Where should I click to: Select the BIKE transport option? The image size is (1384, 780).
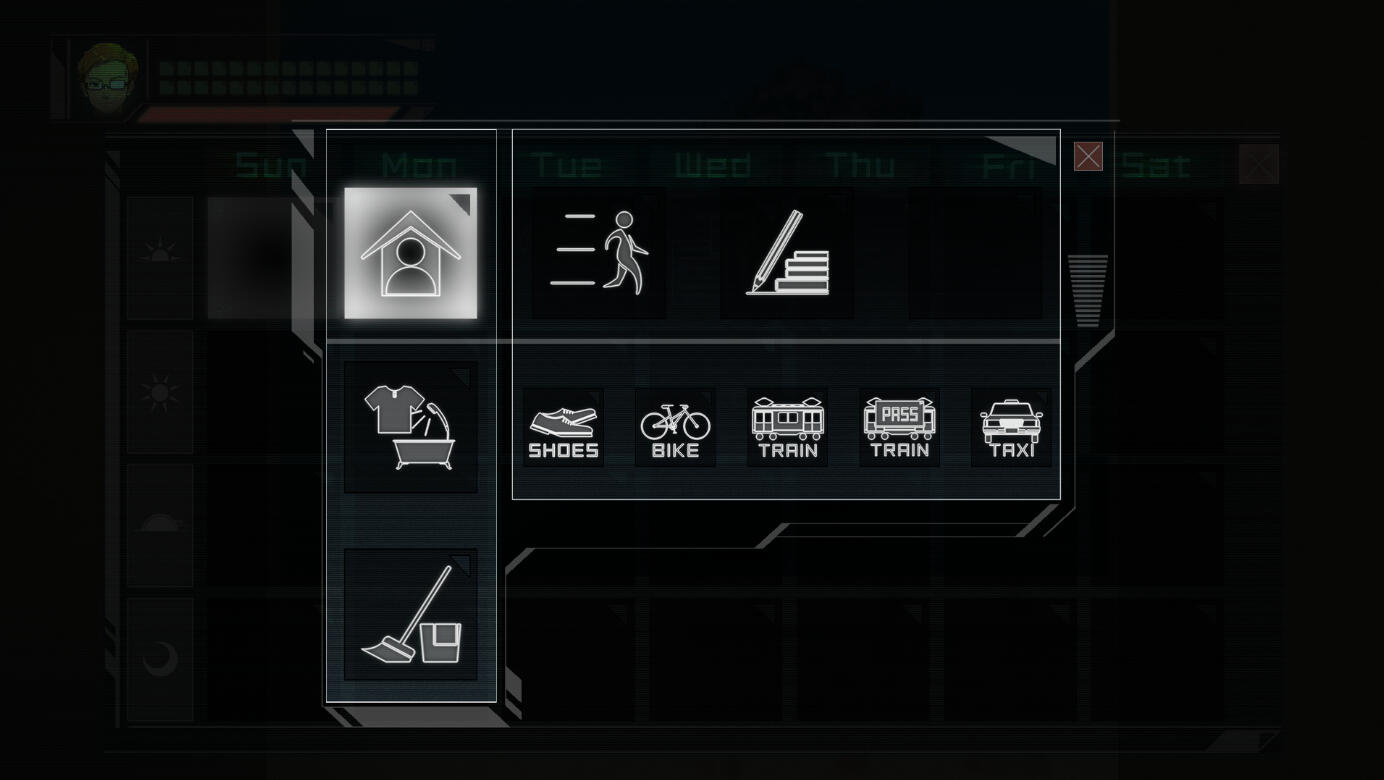pos(675,428)
